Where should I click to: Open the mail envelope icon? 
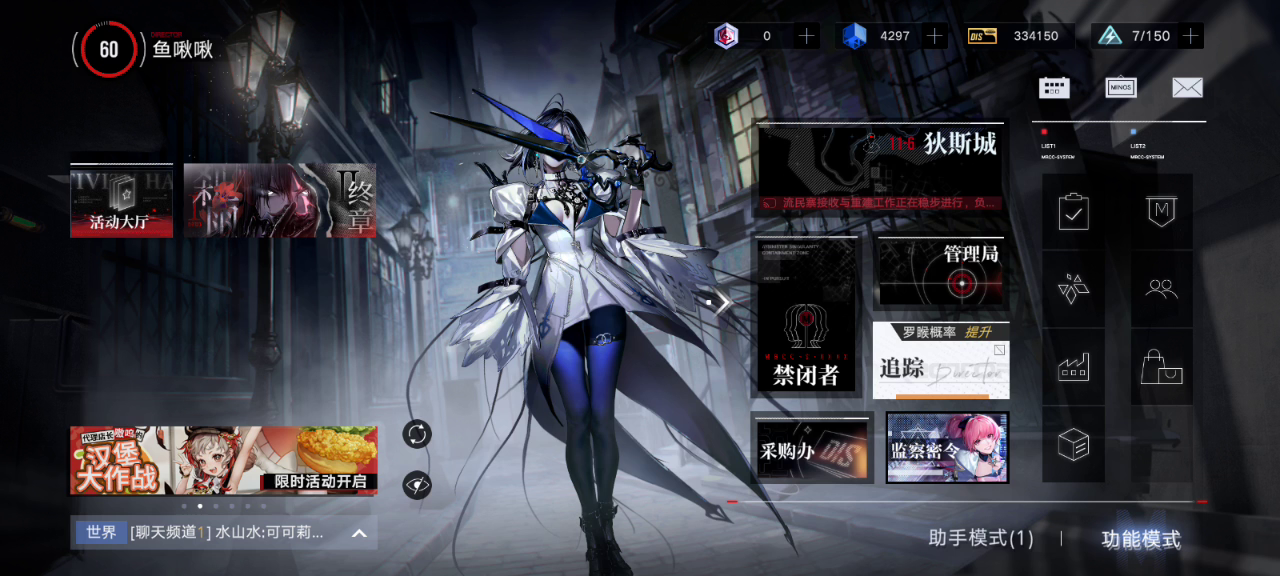click(1187, 87)
